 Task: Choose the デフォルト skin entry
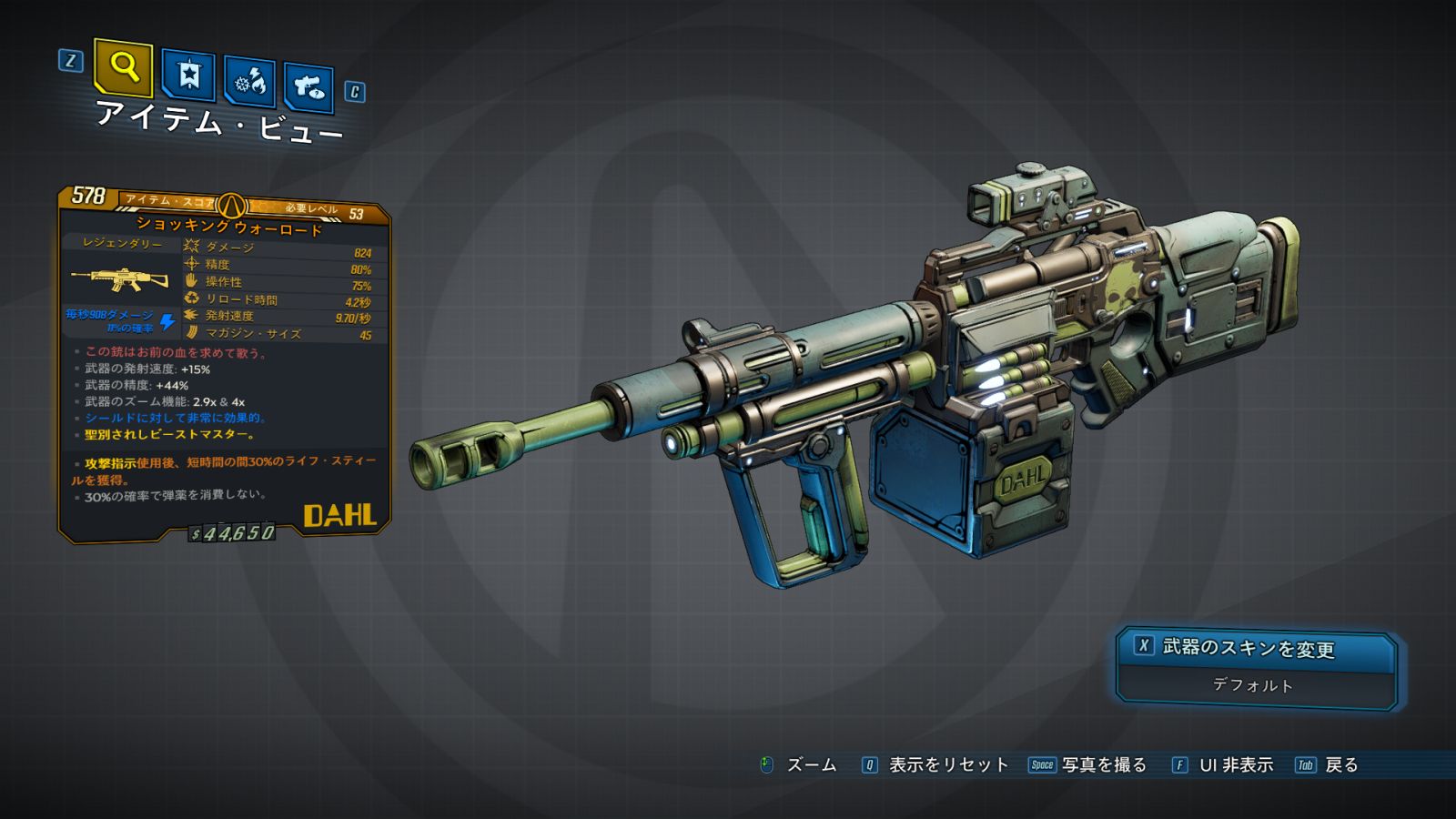point(1253,685)
